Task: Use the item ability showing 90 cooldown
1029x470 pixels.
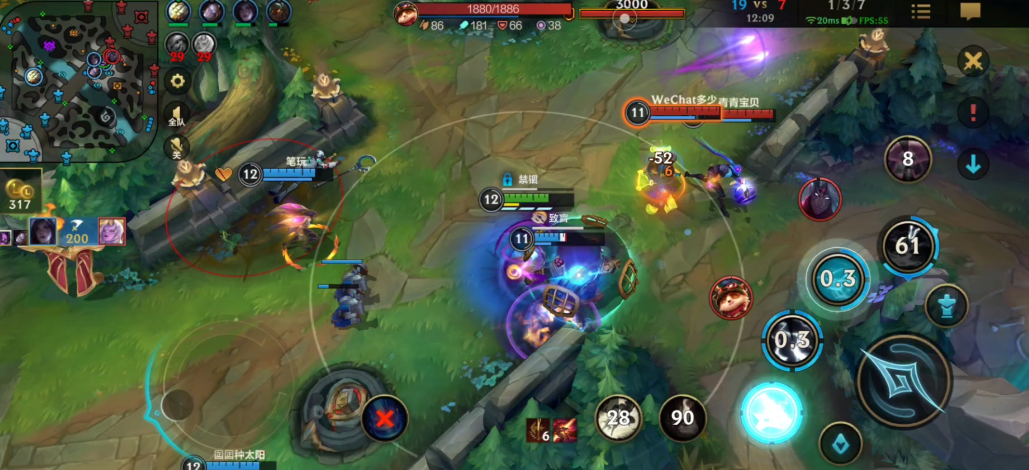Action: click(x=682, y=418)
